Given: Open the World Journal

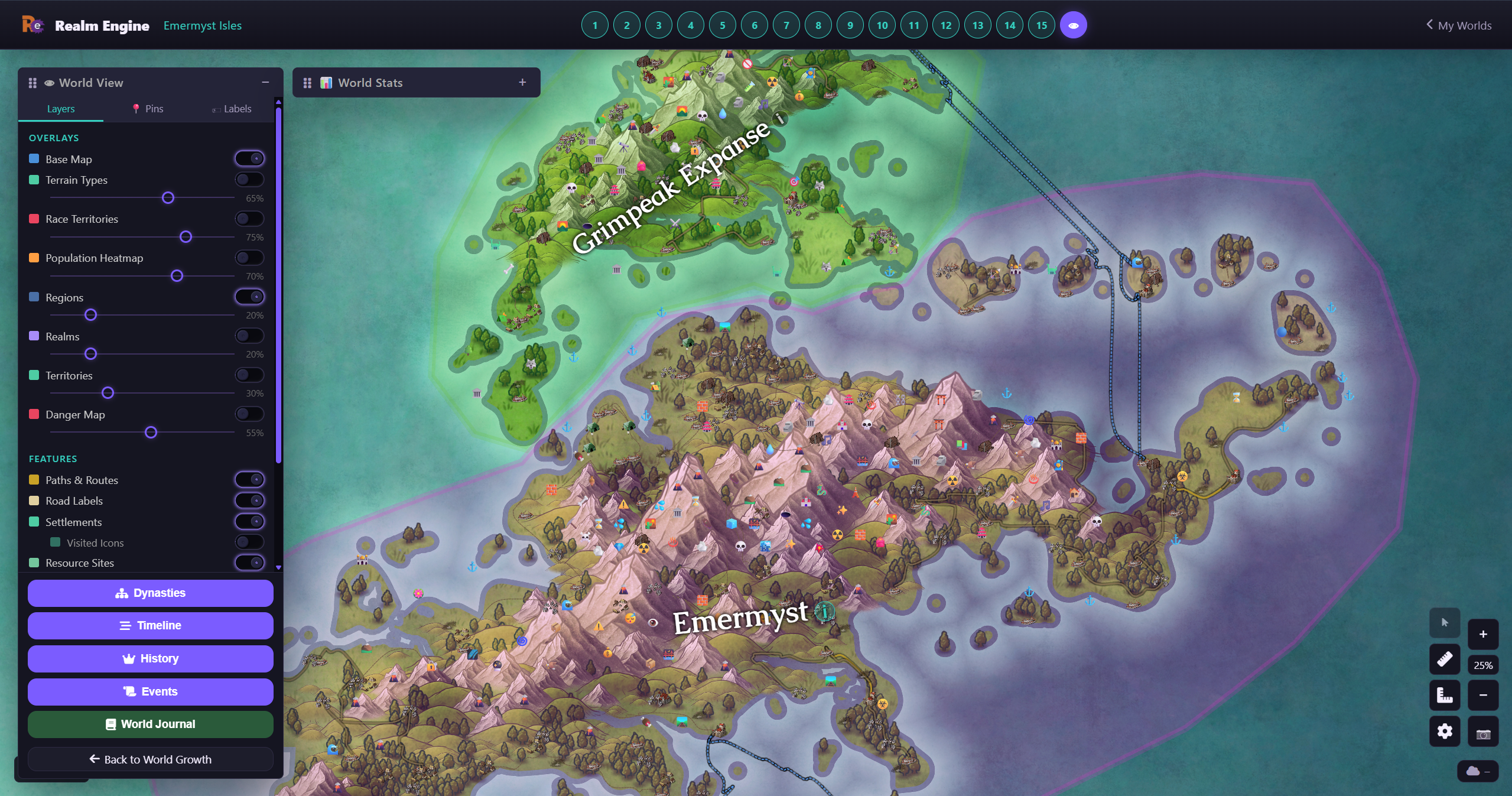Looking at the screenshot, I should 150,724.
